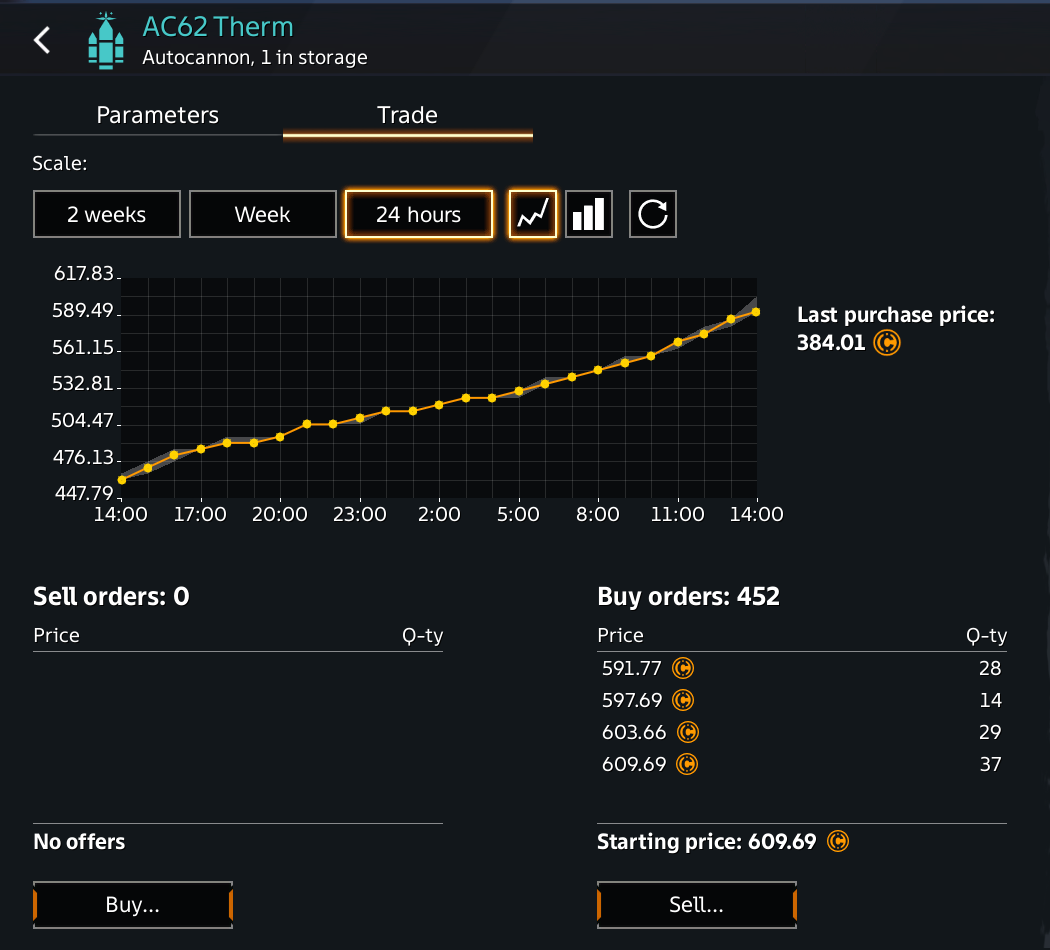The image size is (1050, 950).
Task: Go back with the arrow button
Action: click(42, 40)
